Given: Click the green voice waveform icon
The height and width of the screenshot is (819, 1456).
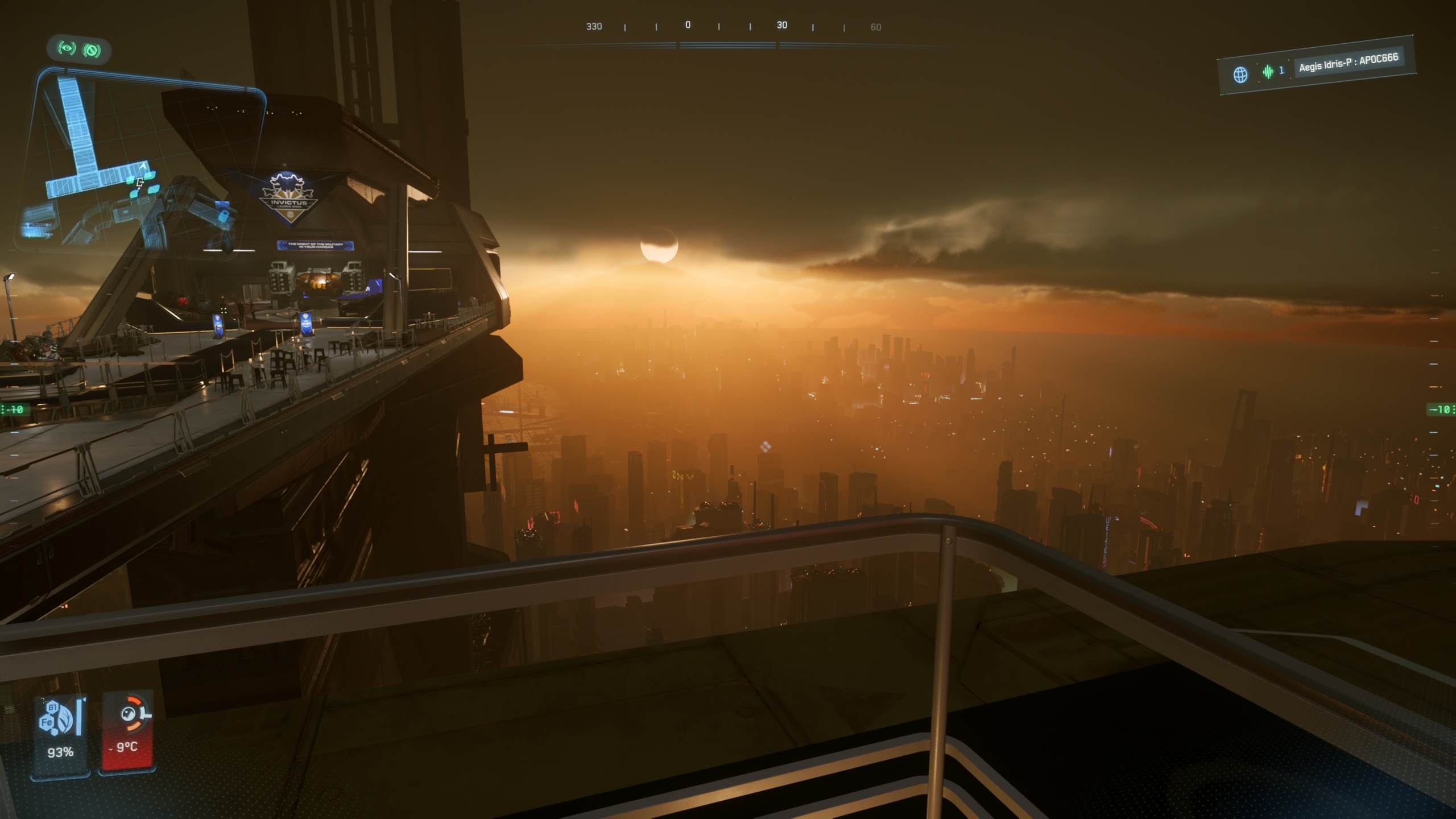Looking at the screenshot, I should point(1268,72).
